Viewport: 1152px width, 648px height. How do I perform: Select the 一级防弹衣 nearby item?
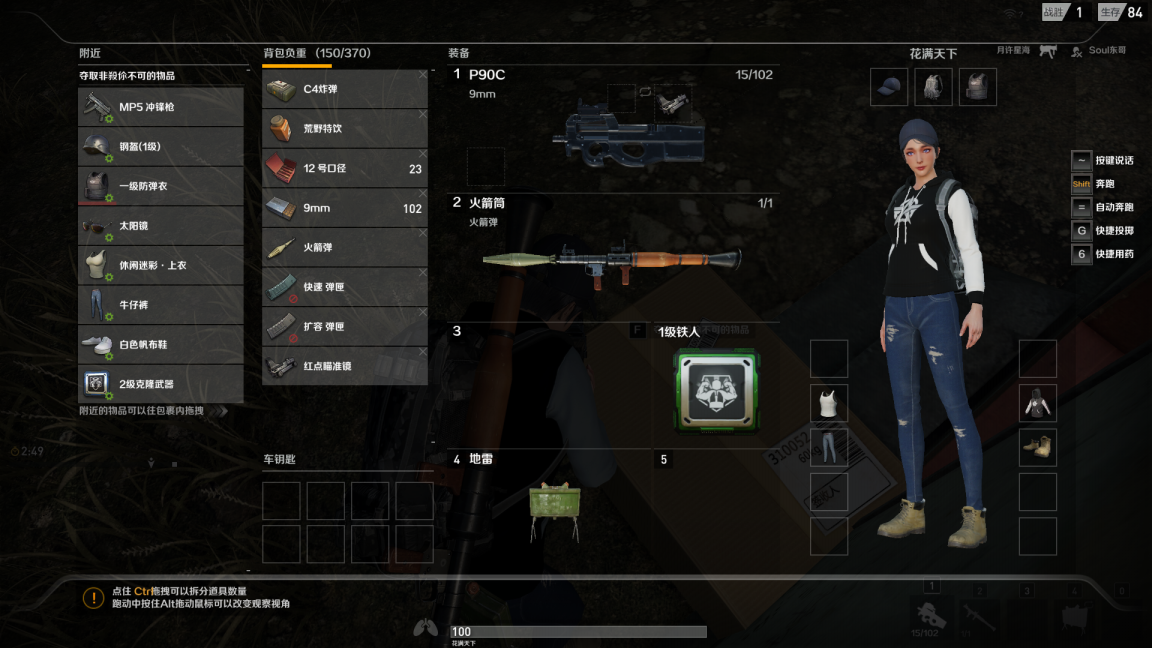(x=161, y=187)
